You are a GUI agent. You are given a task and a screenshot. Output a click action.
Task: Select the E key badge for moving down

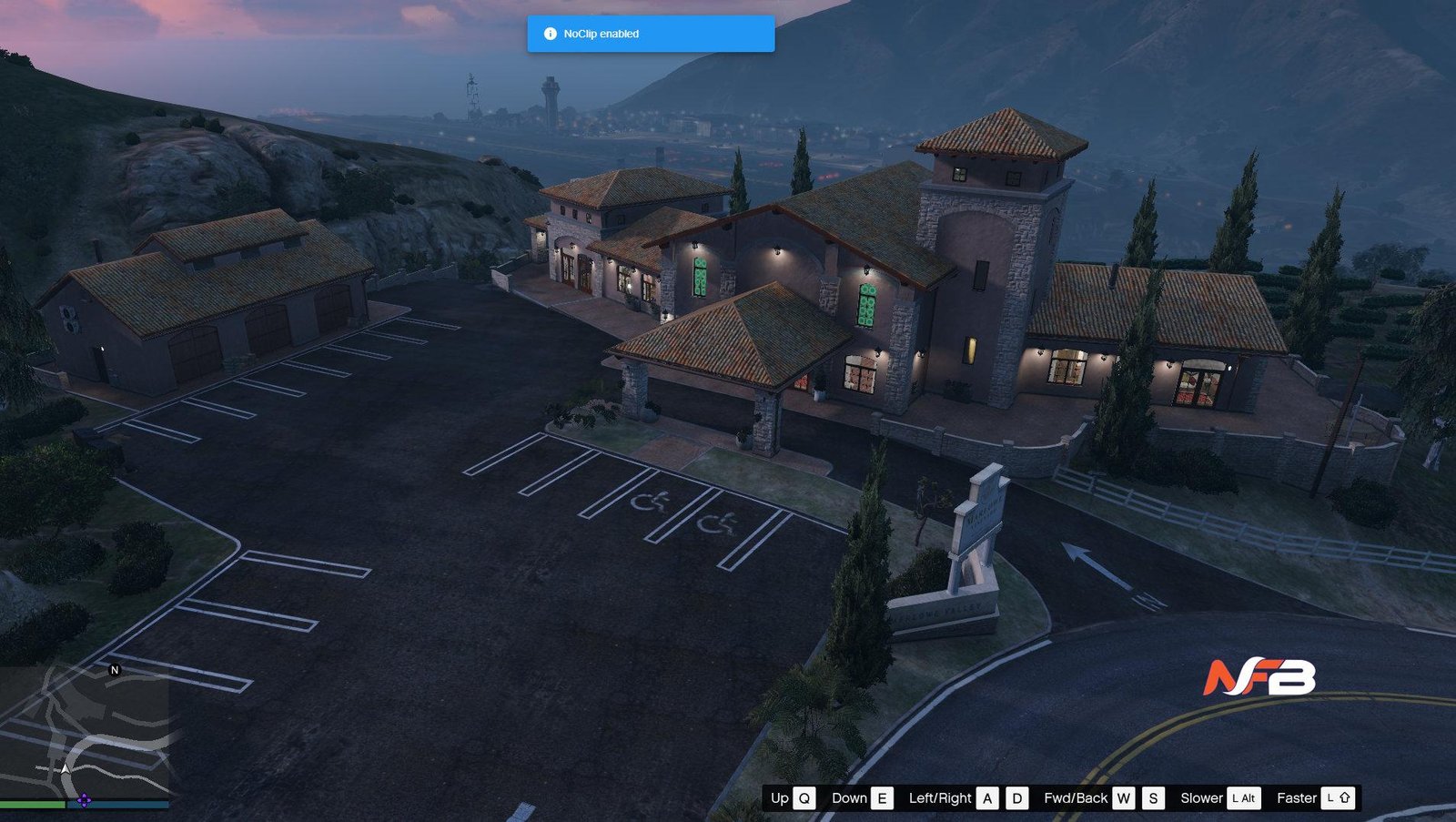point(882,798)
